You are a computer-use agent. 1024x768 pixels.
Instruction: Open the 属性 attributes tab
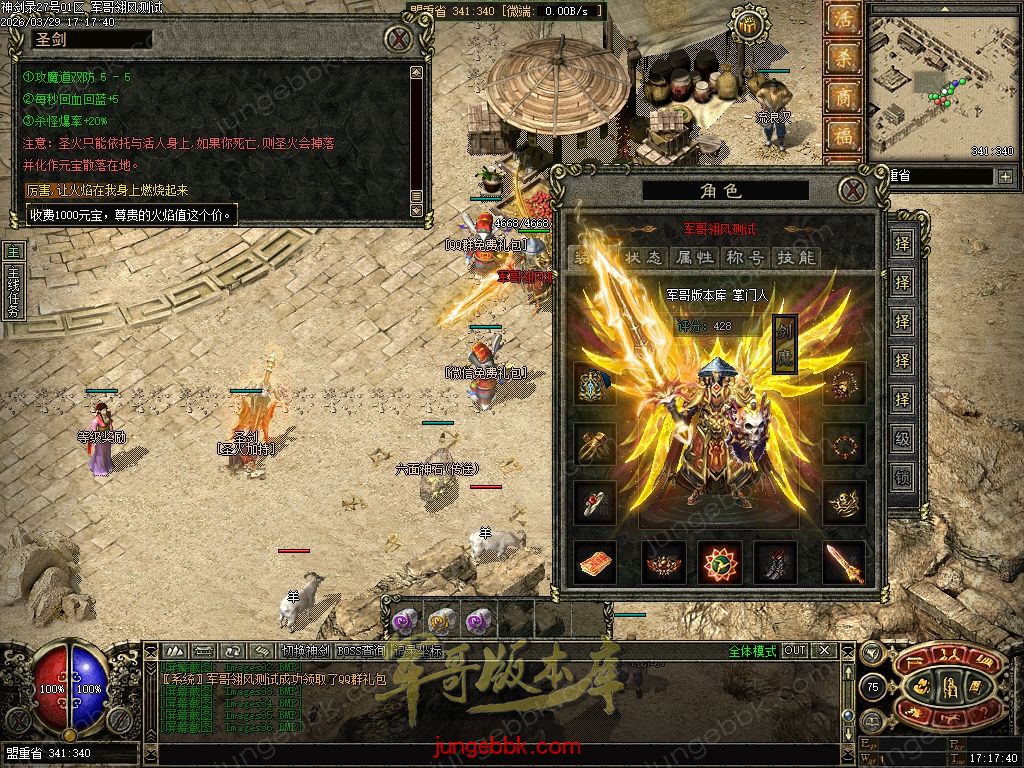(x=694, y=258)
